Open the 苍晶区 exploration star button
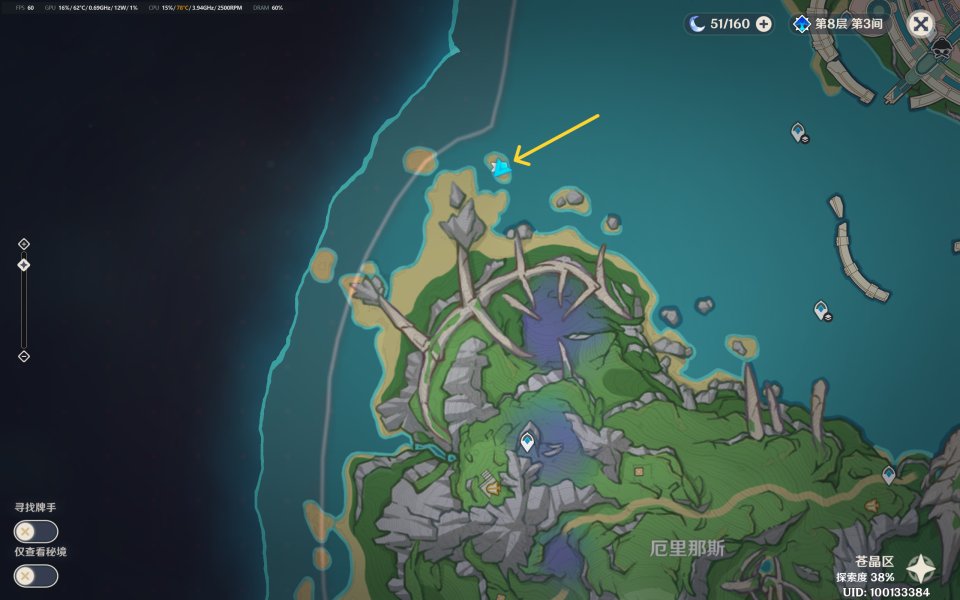 [920, 570]
